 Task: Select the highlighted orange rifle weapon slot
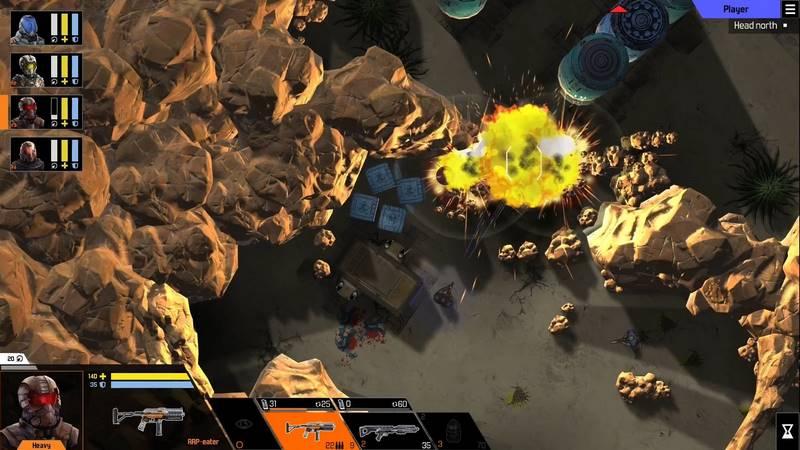coord(312,430)
